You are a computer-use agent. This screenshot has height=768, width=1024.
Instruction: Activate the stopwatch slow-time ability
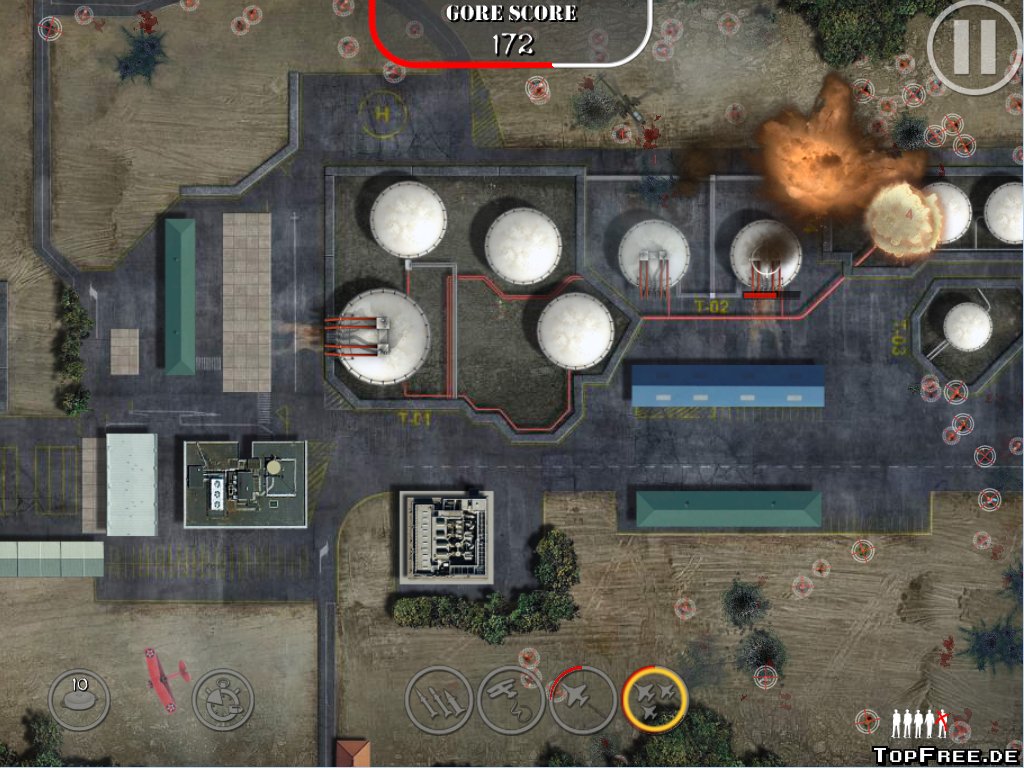pyautogui.click(x=222, y=699)
